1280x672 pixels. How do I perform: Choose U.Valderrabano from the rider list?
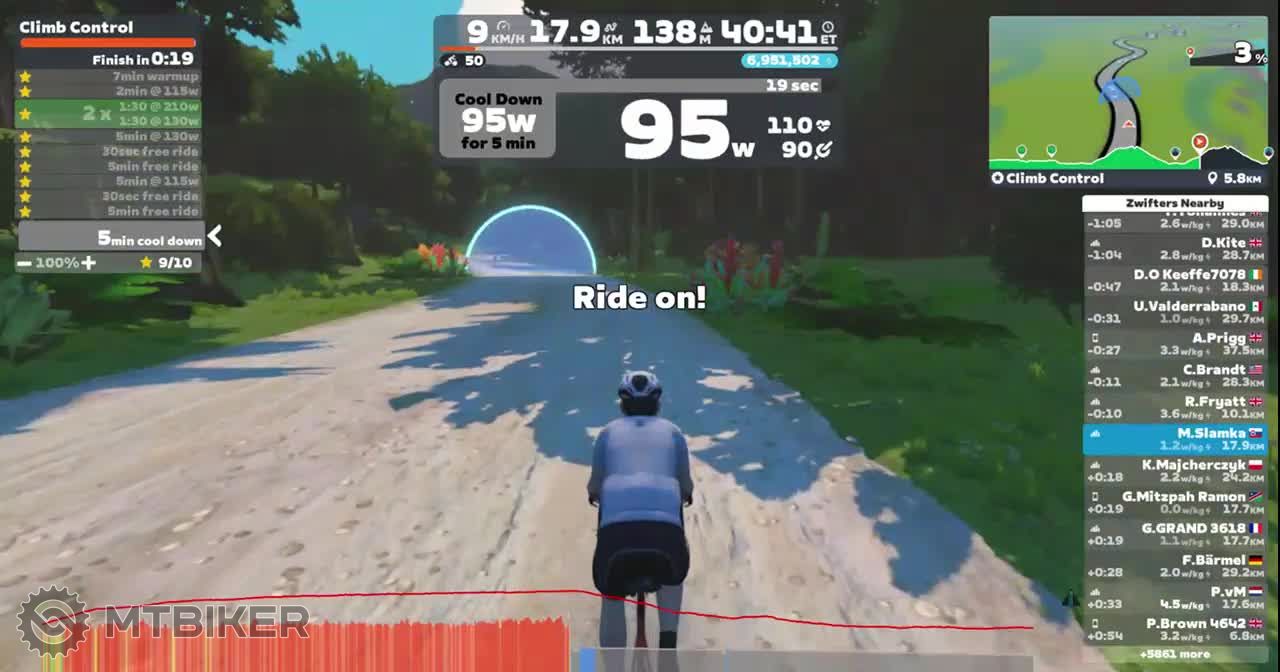pos(1175,312)
